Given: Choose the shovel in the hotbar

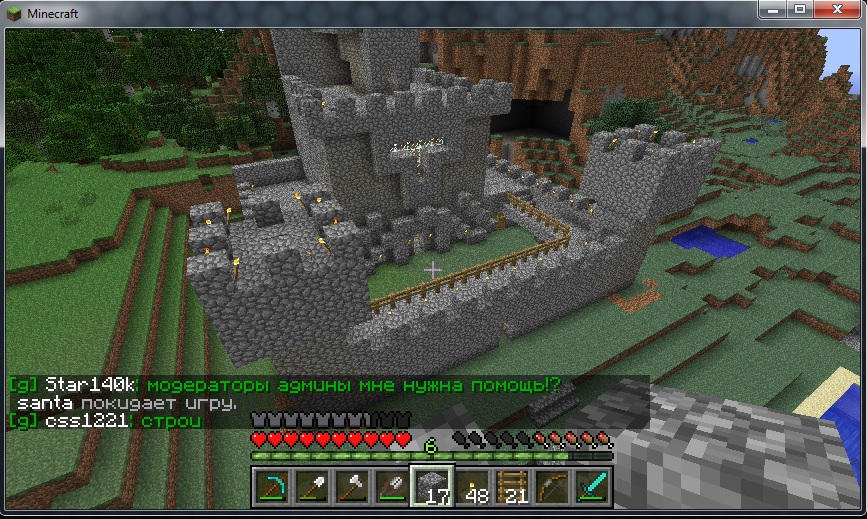Looking at the screenshot, I should click(312, 487).
